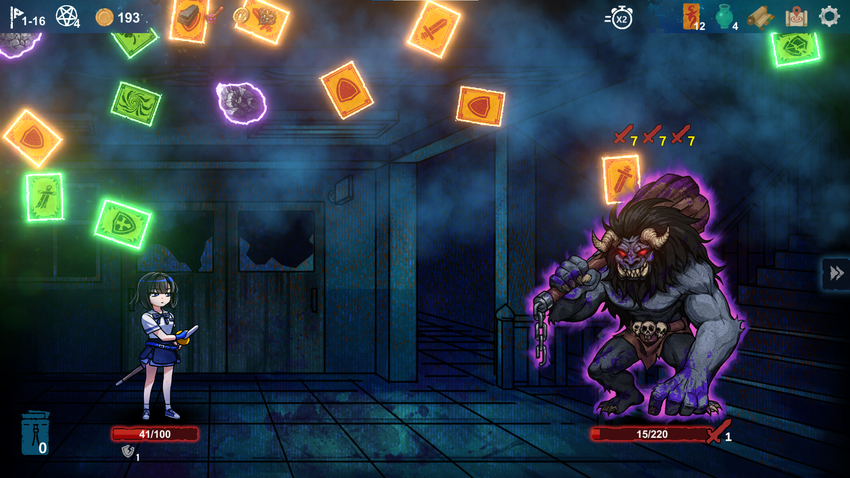Select the purple rock card
850x478 pixels.
coord(240,101)
